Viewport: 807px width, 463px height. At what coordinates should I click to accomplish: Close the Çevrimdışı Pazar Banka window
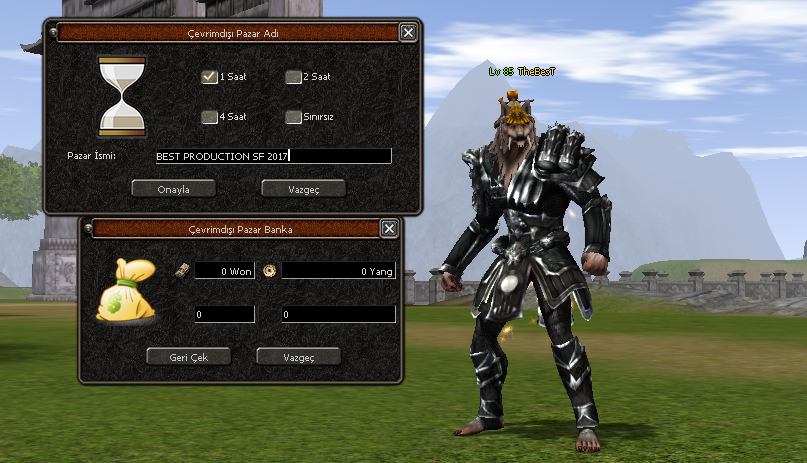pos(389,229)
